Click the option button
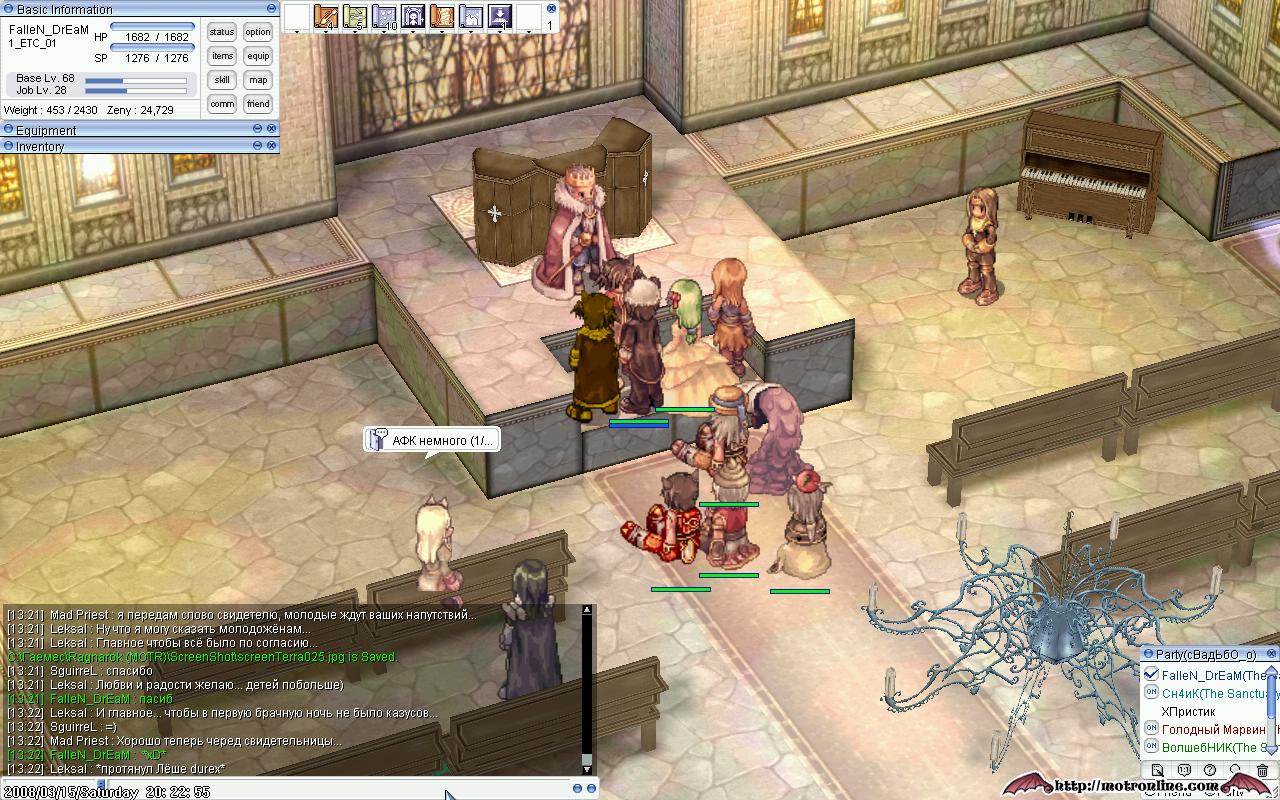This screenshot has width=1280, height=800. click(x=258, y=32)
